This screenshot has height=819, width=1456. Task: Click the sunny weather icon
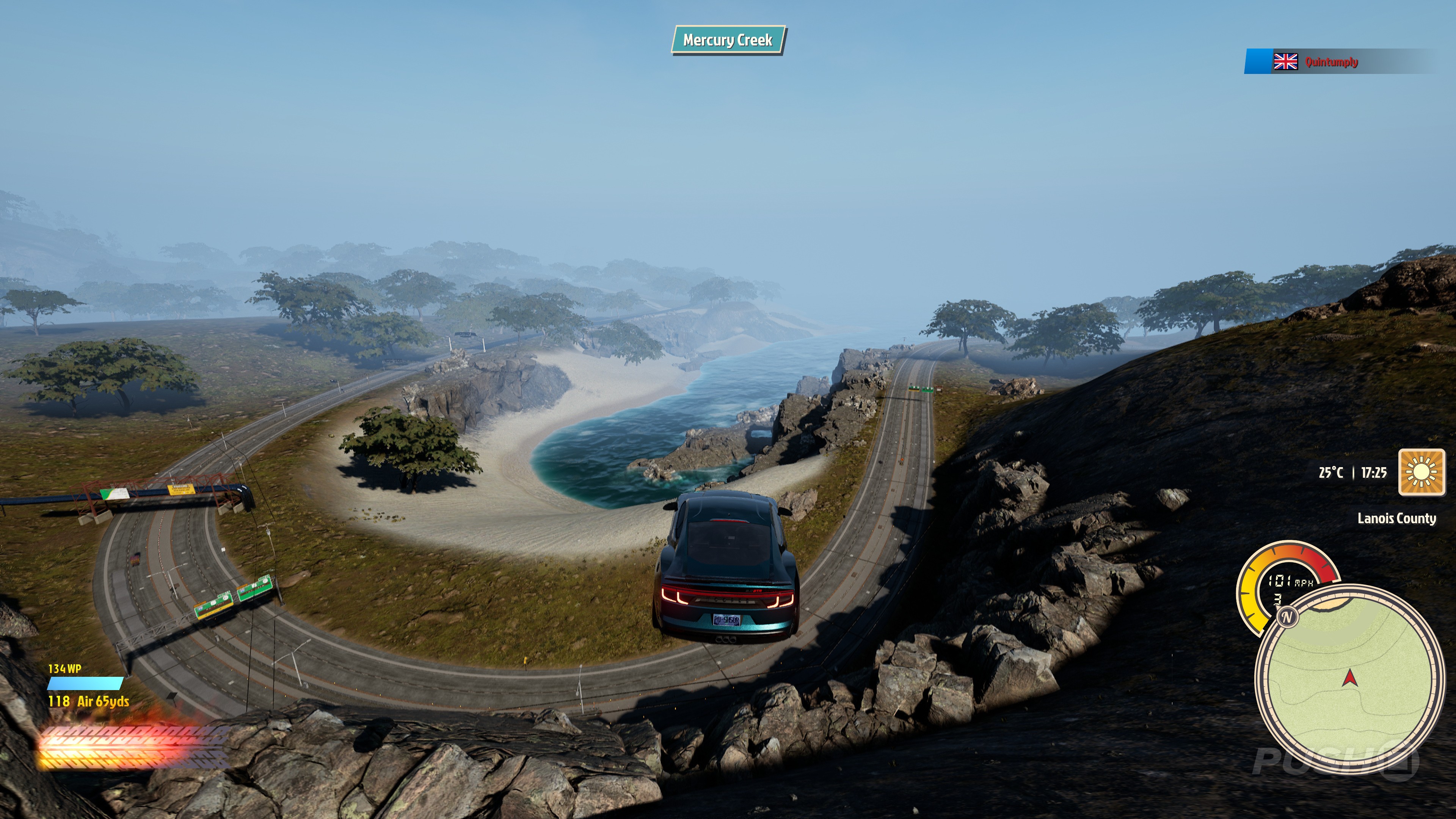pyautogui.click(x=1421, y=472)
